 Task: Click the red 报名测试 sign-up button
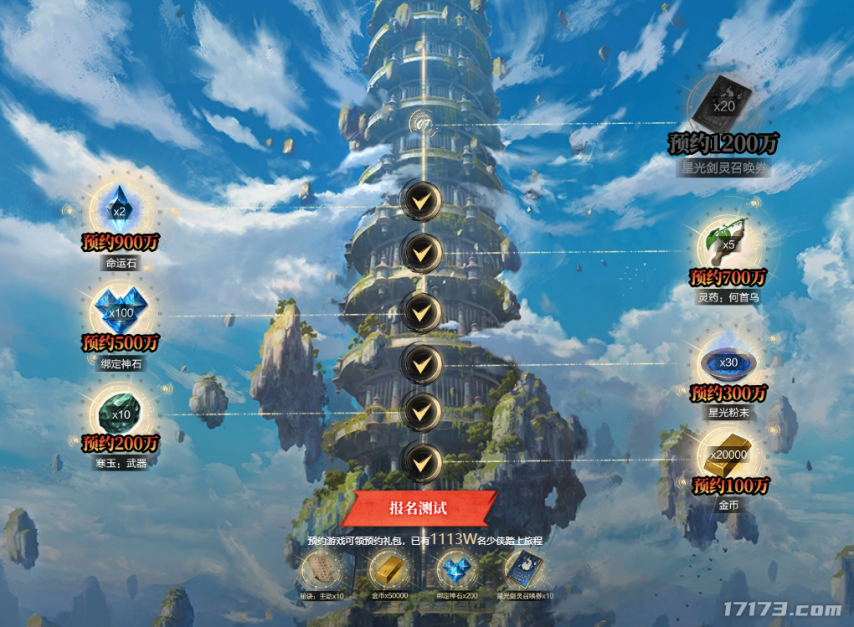coord(424,508)
